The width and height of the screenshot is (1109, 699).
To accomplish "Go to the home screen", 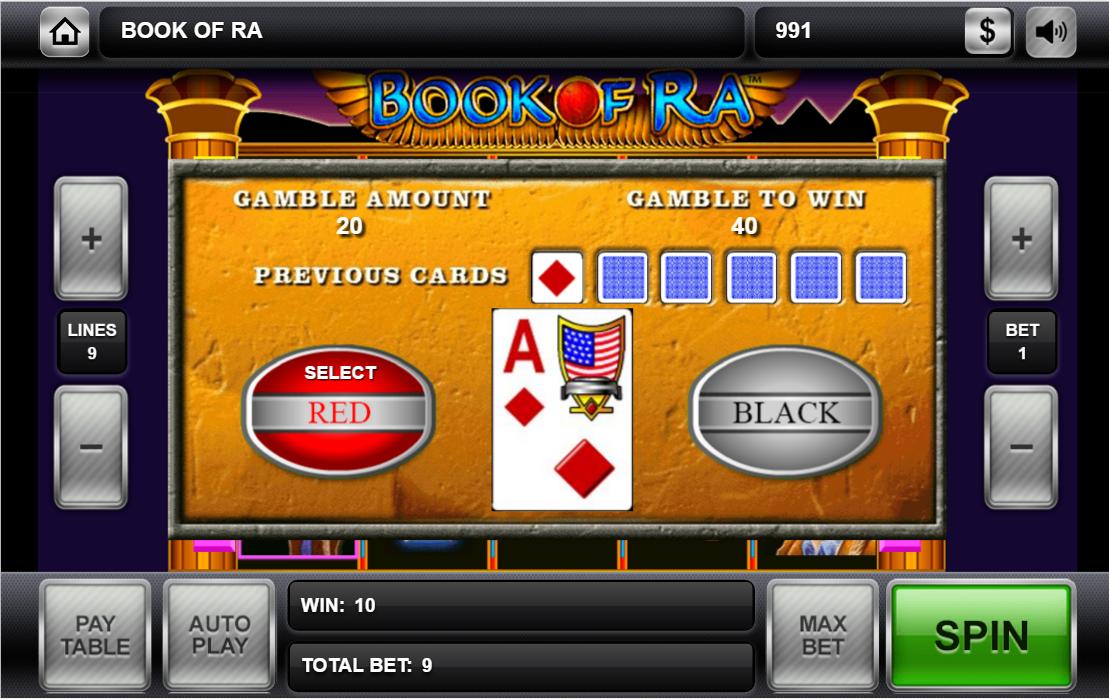I will [65, 32].
